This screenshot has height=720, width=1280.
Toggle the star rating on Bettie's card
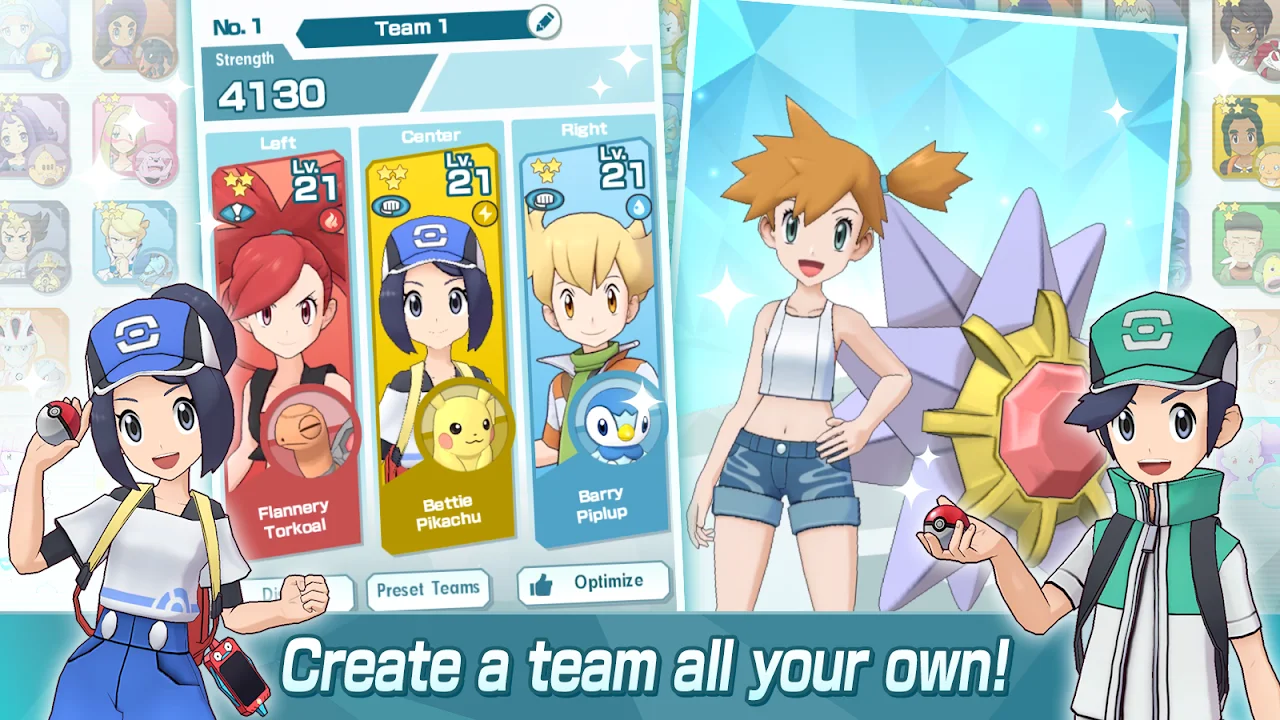click(390, 176)
